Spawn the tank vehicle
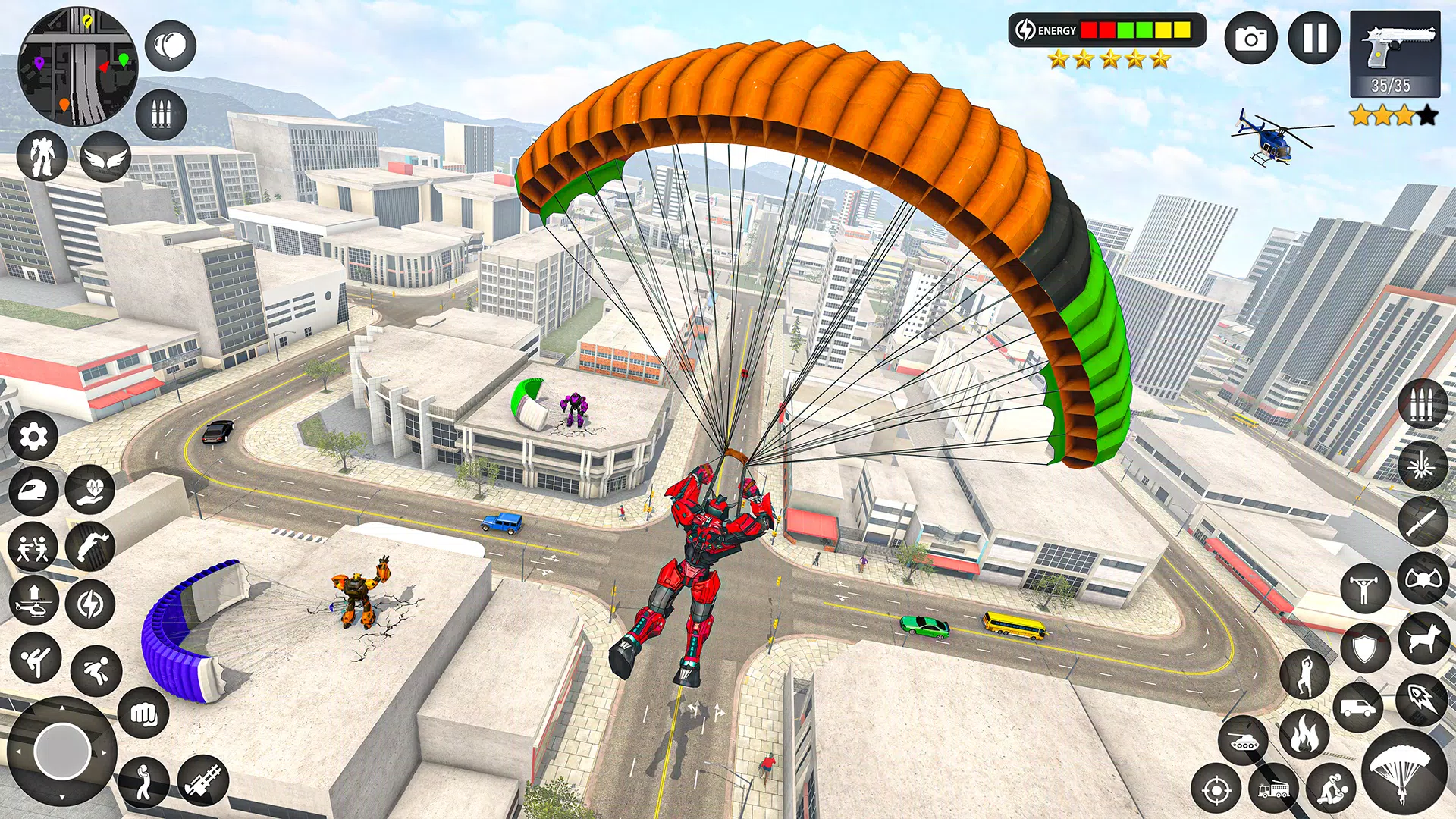Screen dimensions: 1456x819 click(1244, 740)
